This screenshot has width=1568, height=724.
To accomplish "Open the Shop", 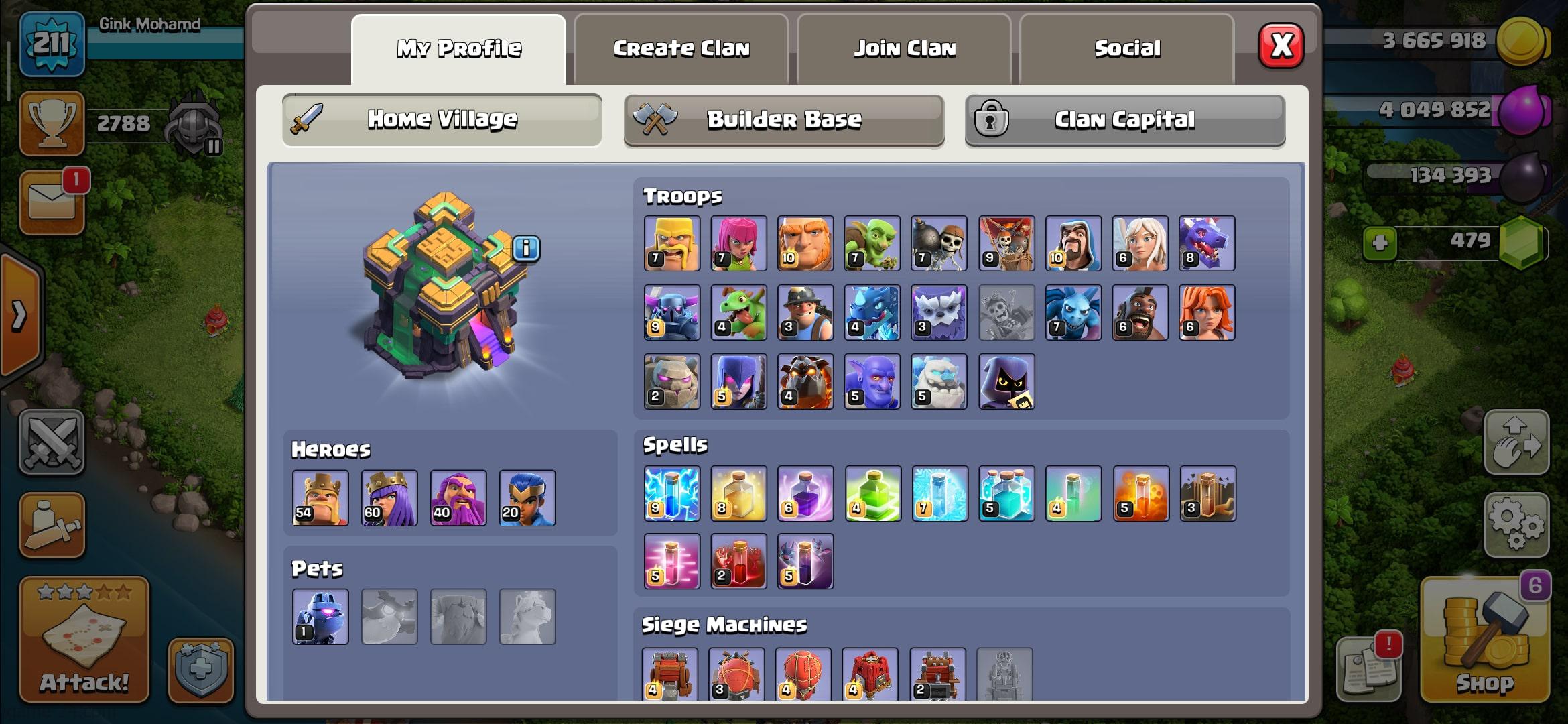I will coord(1484,640).
